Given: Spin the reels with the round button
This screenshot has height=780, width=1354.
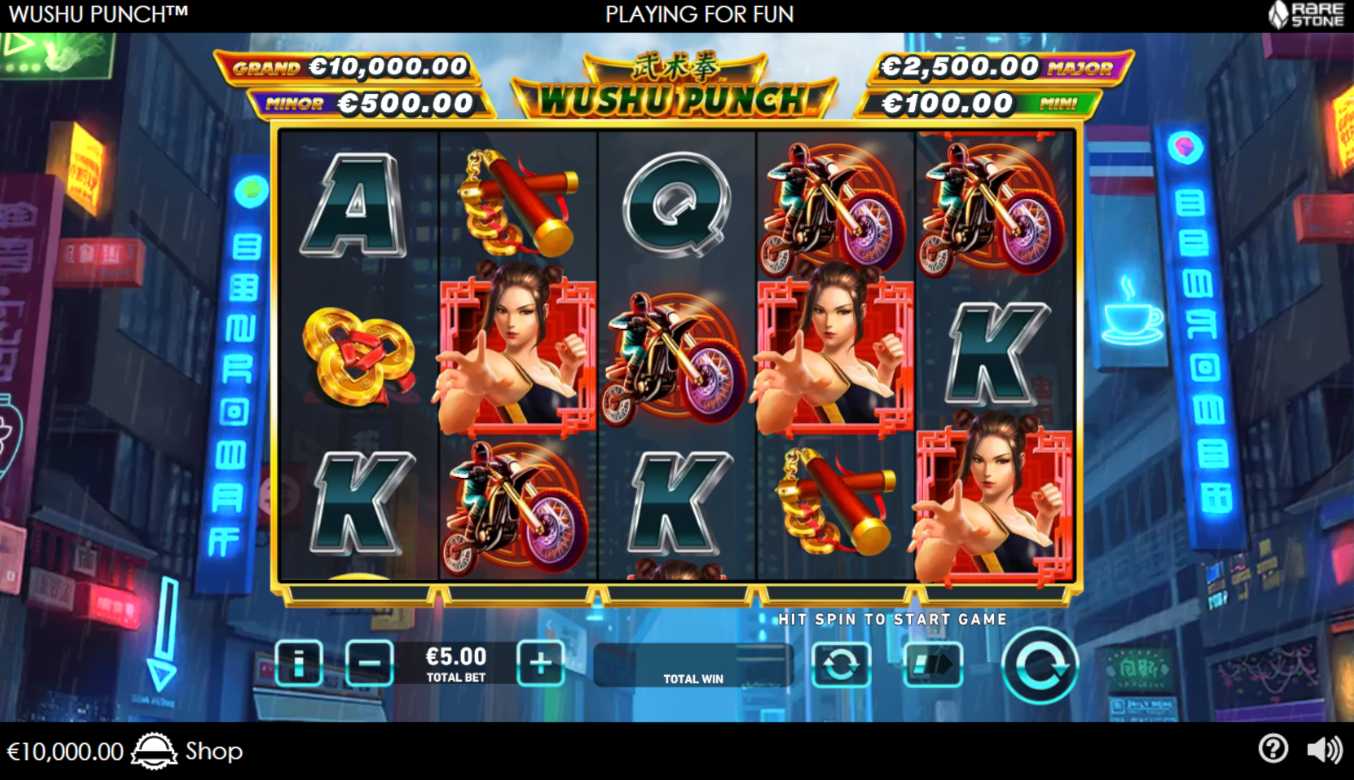Looking at the screenshot, I should [x=1040, y=666].
